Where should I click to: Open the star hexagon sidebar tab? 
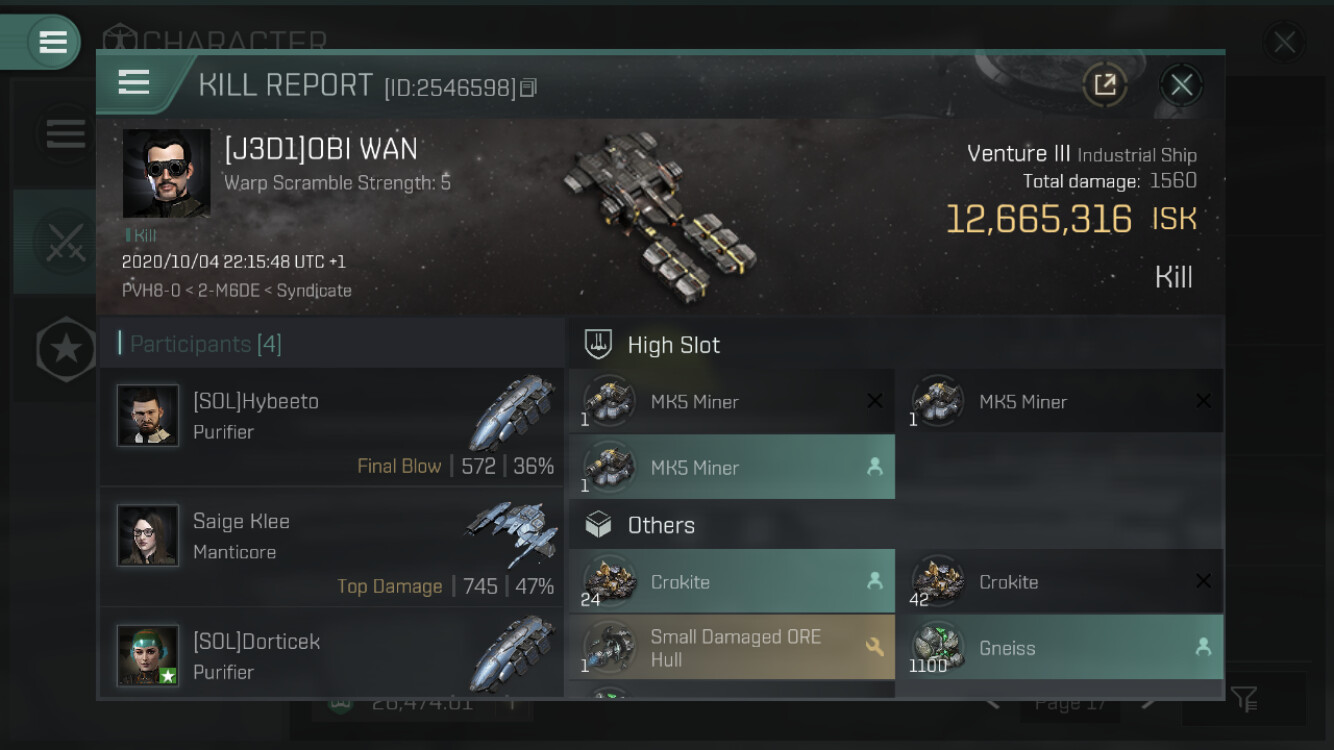coord(66,349)
